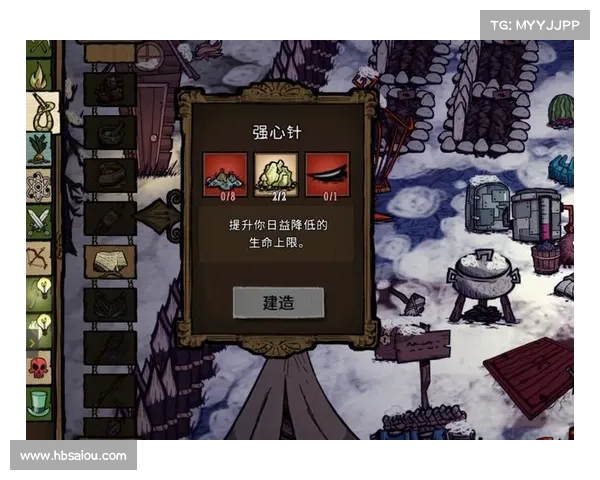This screenshot has height=480, width=600.
Task: Select the fire crafting tab
Action: pos(40,76)
